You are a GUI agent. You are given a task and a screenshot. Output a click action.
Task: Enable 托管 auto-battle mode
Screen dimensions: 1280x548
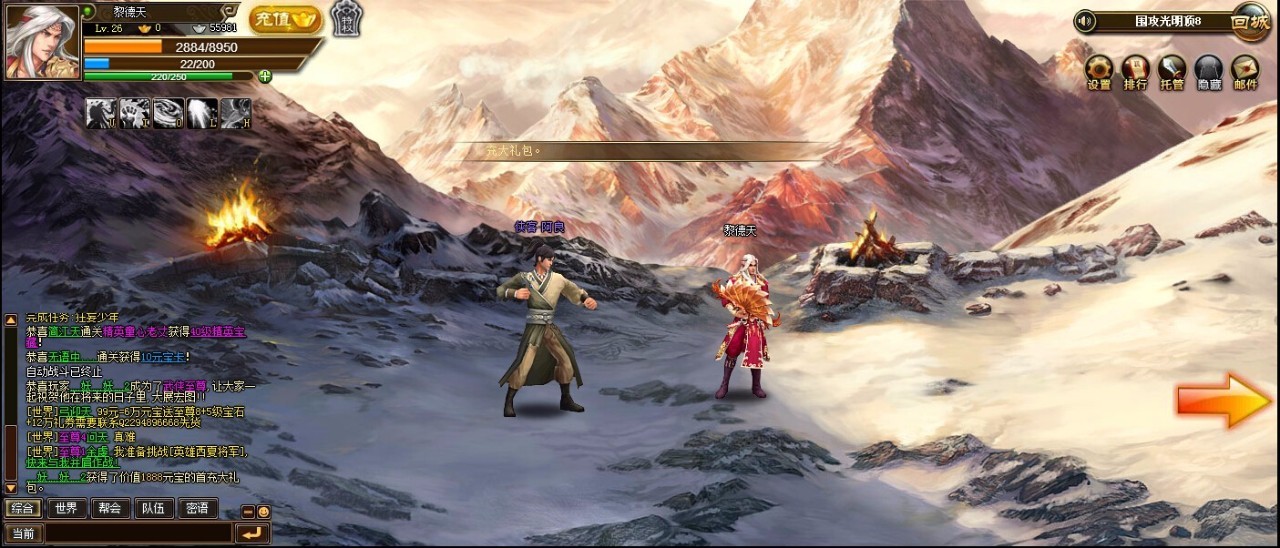(x=1172, y=71)
